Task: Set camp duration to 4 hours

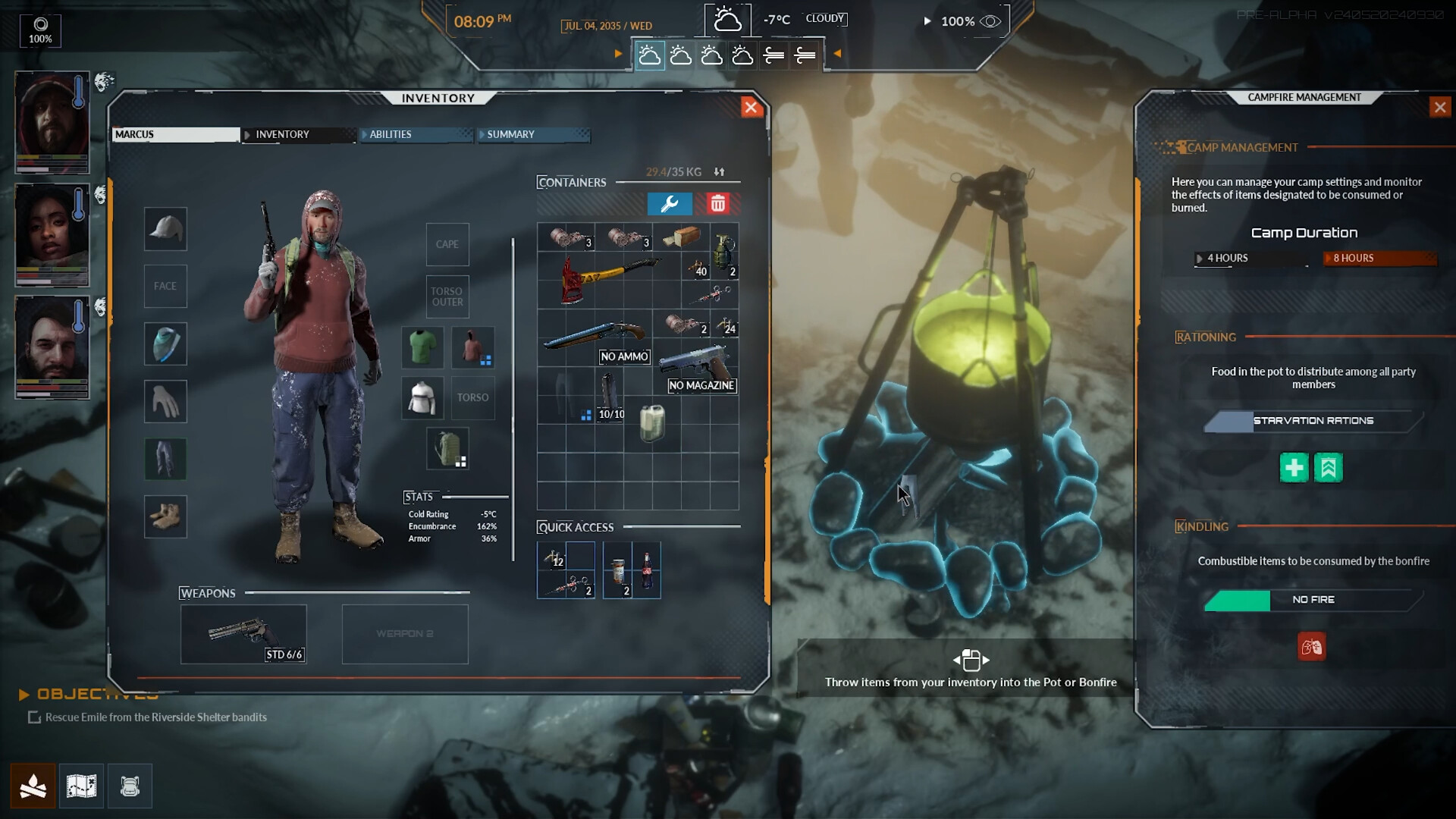Action: click(1250, 259)
